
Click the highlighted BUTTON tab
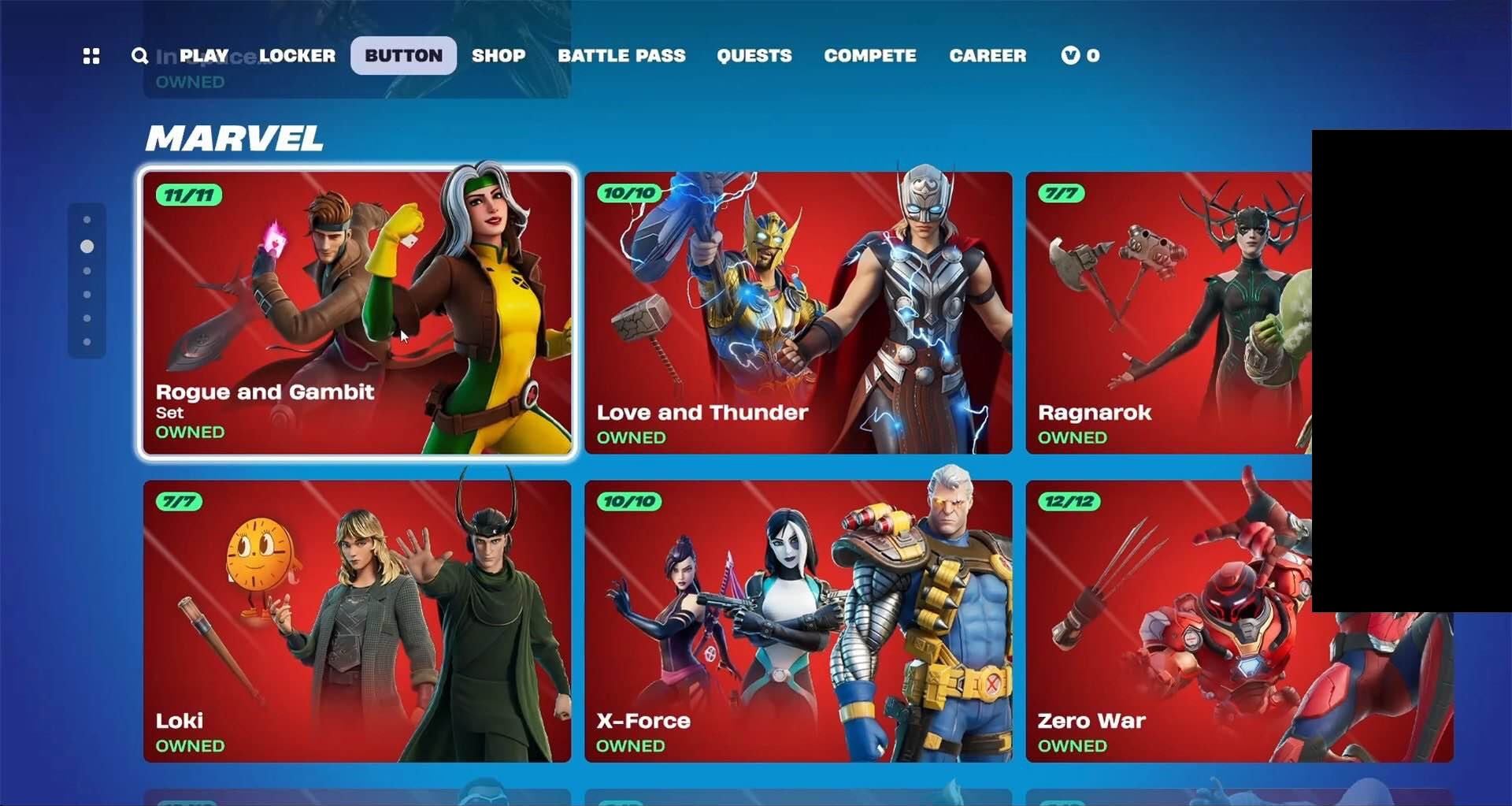point(403,56)
